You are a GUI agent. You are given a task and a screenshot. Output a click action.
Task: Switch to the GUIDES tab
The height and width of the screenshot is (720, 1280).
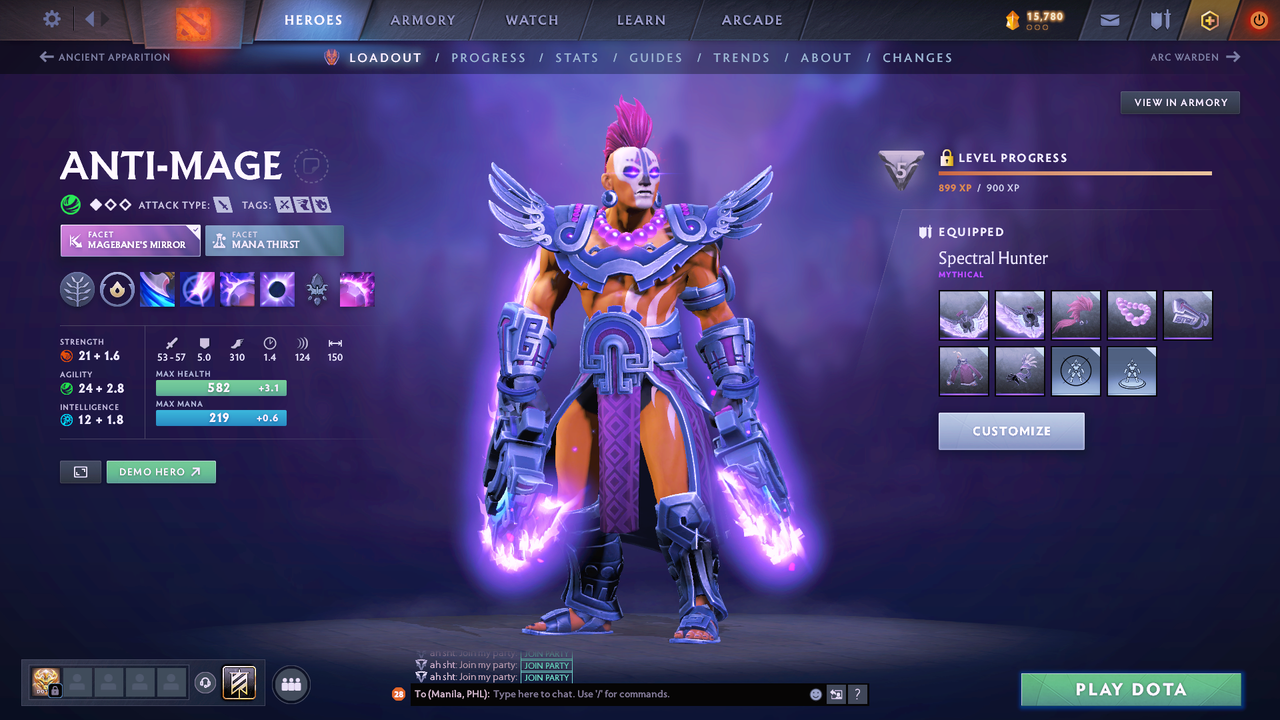coord(656,57)
